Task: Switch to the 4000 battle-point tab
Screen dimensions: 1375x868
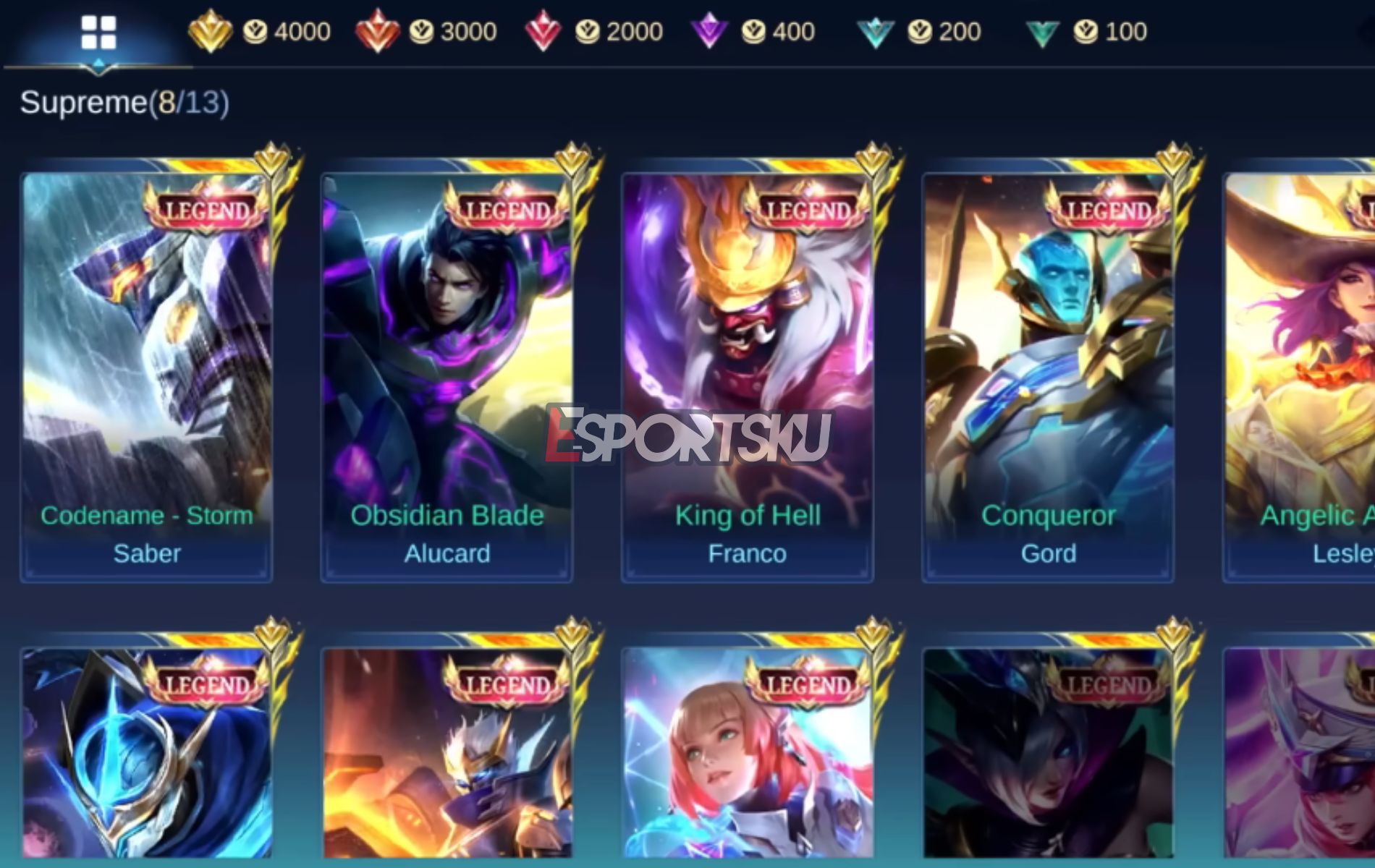Action: [300, 30]
